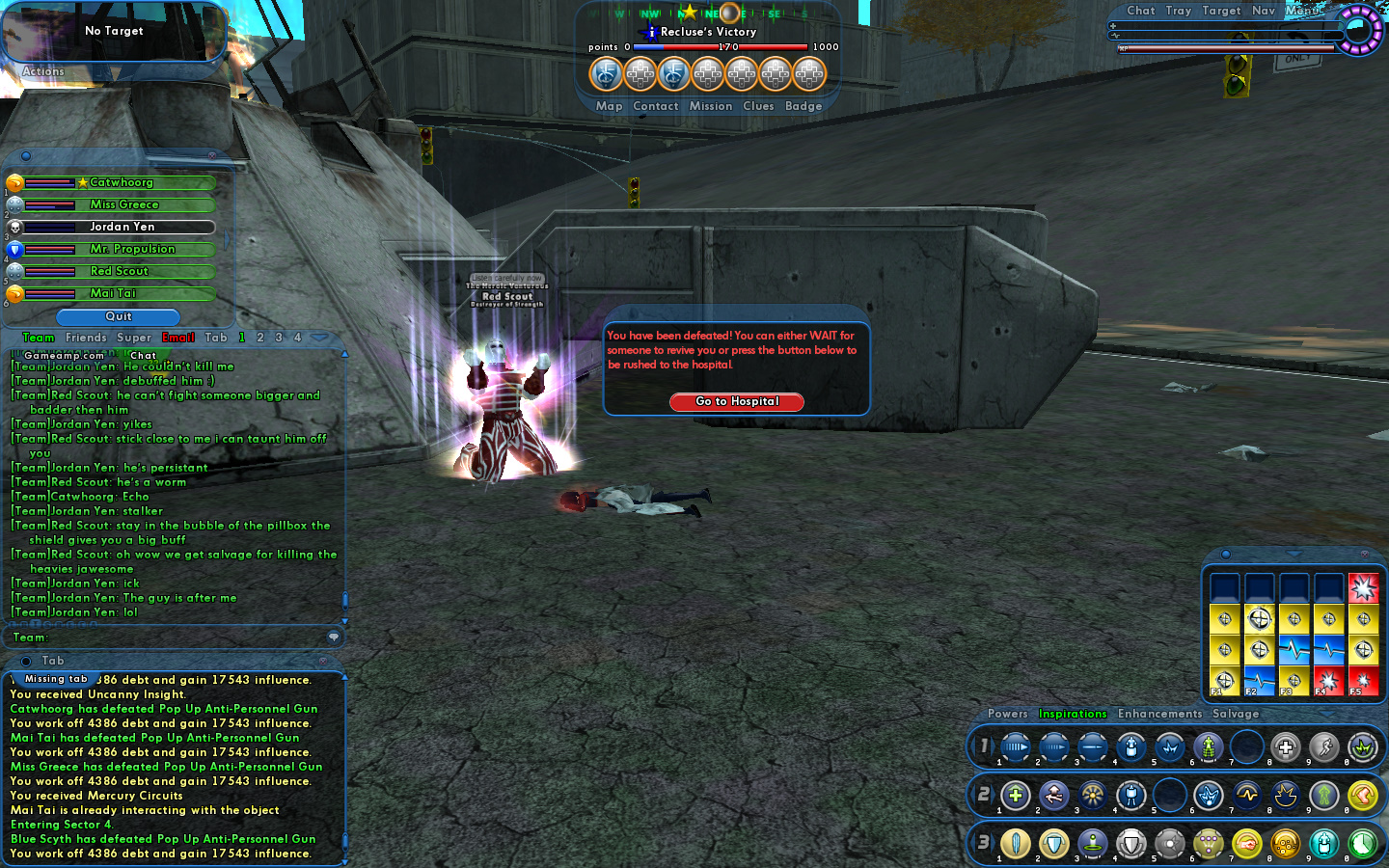The image size is (1389, 868).
Task: Switch chat to the Friends tab
Action: coord(86,338)
